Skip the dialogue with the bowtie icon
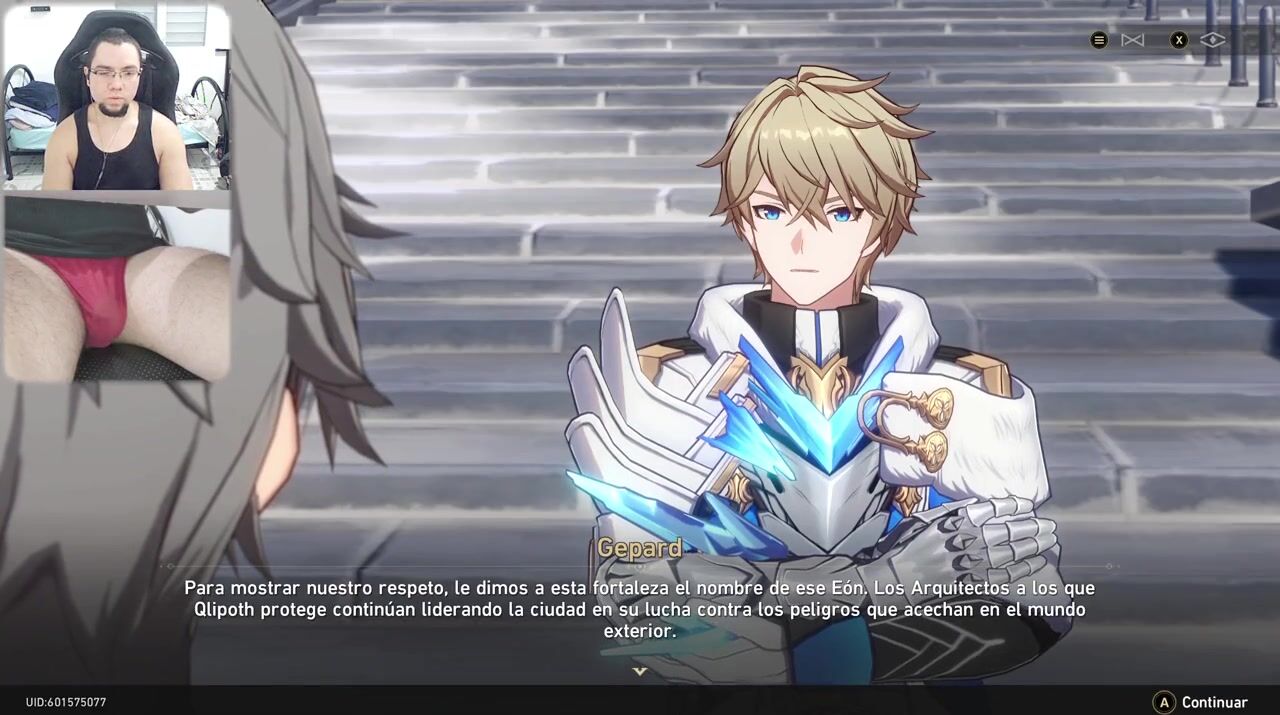Image resolution: width=1280 pixels, height=715 pixels. click(1132, 40)
